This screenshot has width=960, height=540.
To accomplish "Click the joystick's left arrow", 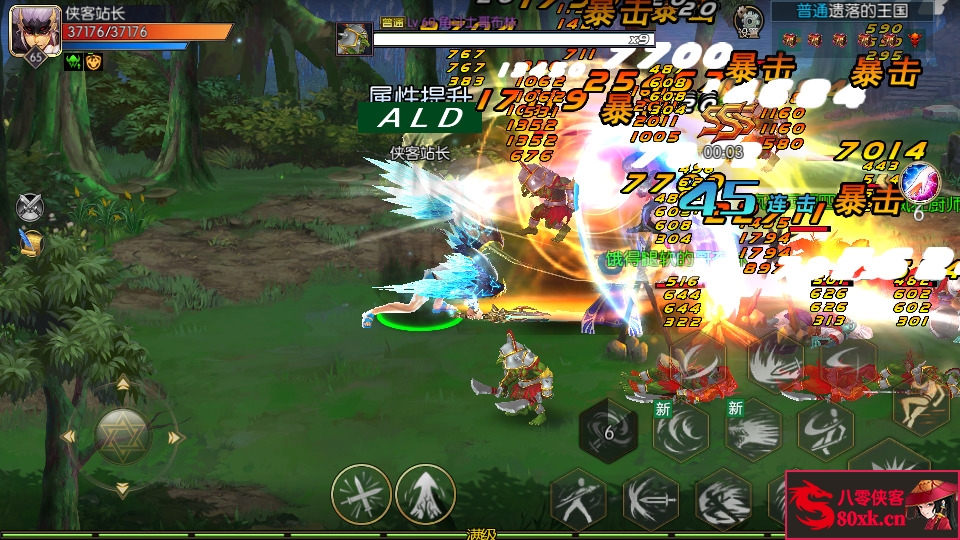I will (x=69, y=437).
